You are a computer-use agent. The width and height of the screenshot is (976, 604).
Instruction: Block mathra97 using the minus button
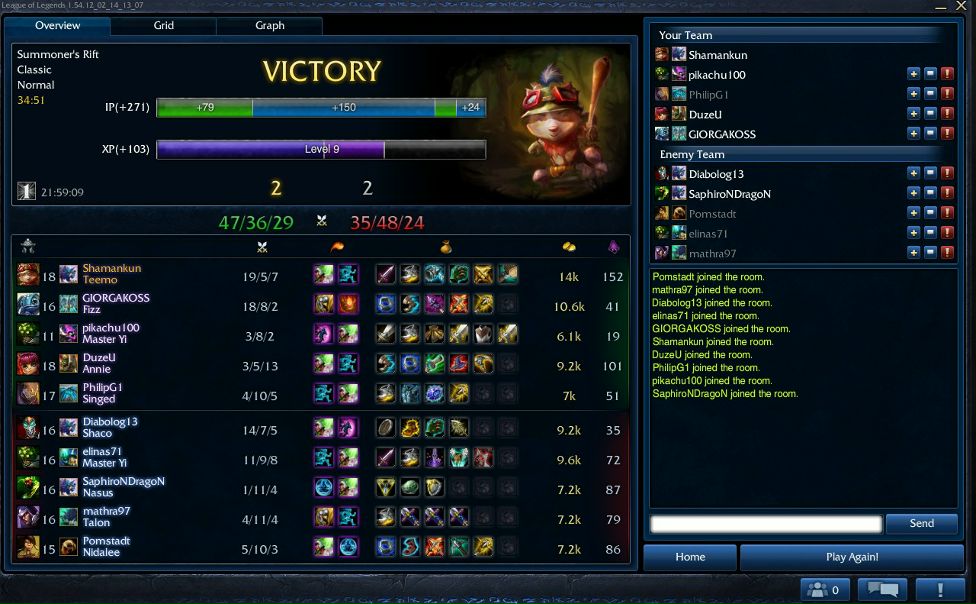[x=930, y=253]
